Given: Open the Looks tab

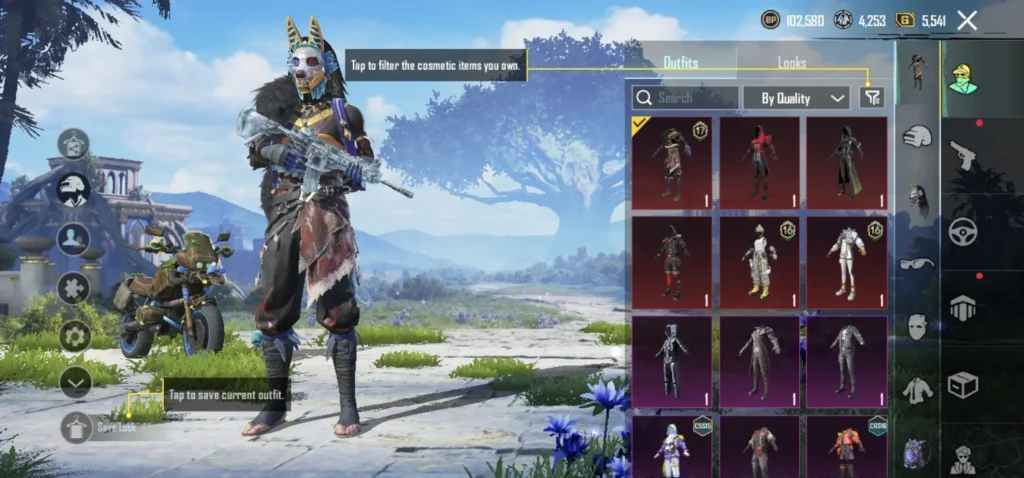Looking at the screenshot, I should (792, 62).
